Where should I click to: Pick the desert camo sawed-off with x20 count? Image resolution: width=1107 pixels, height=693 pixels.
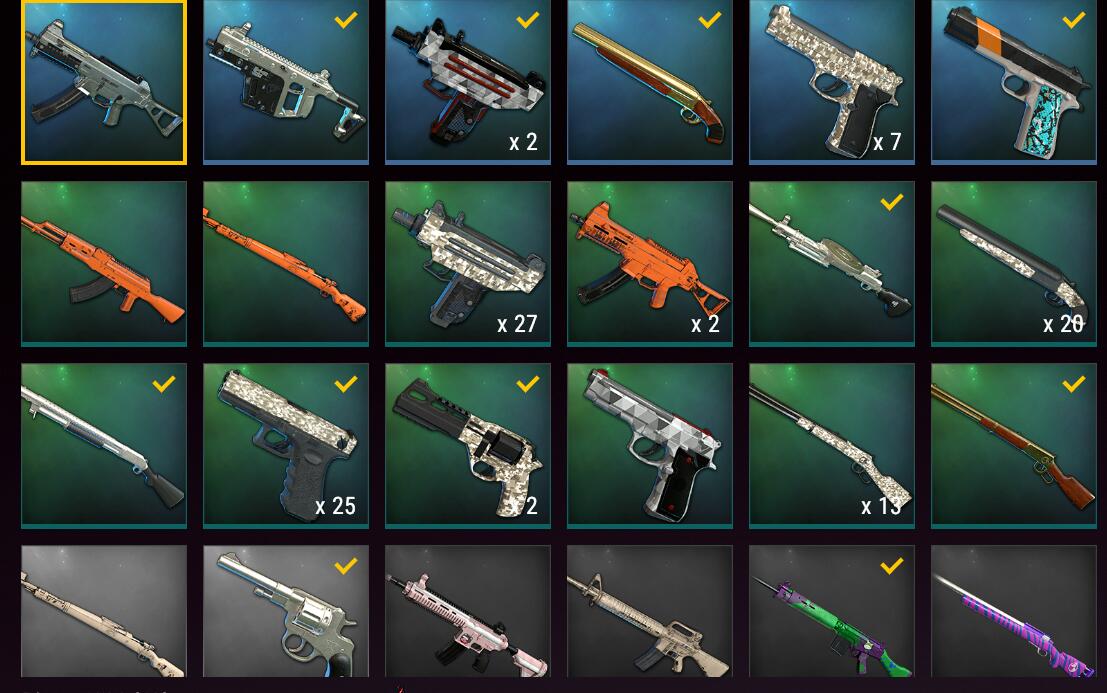pos(1014,263)
